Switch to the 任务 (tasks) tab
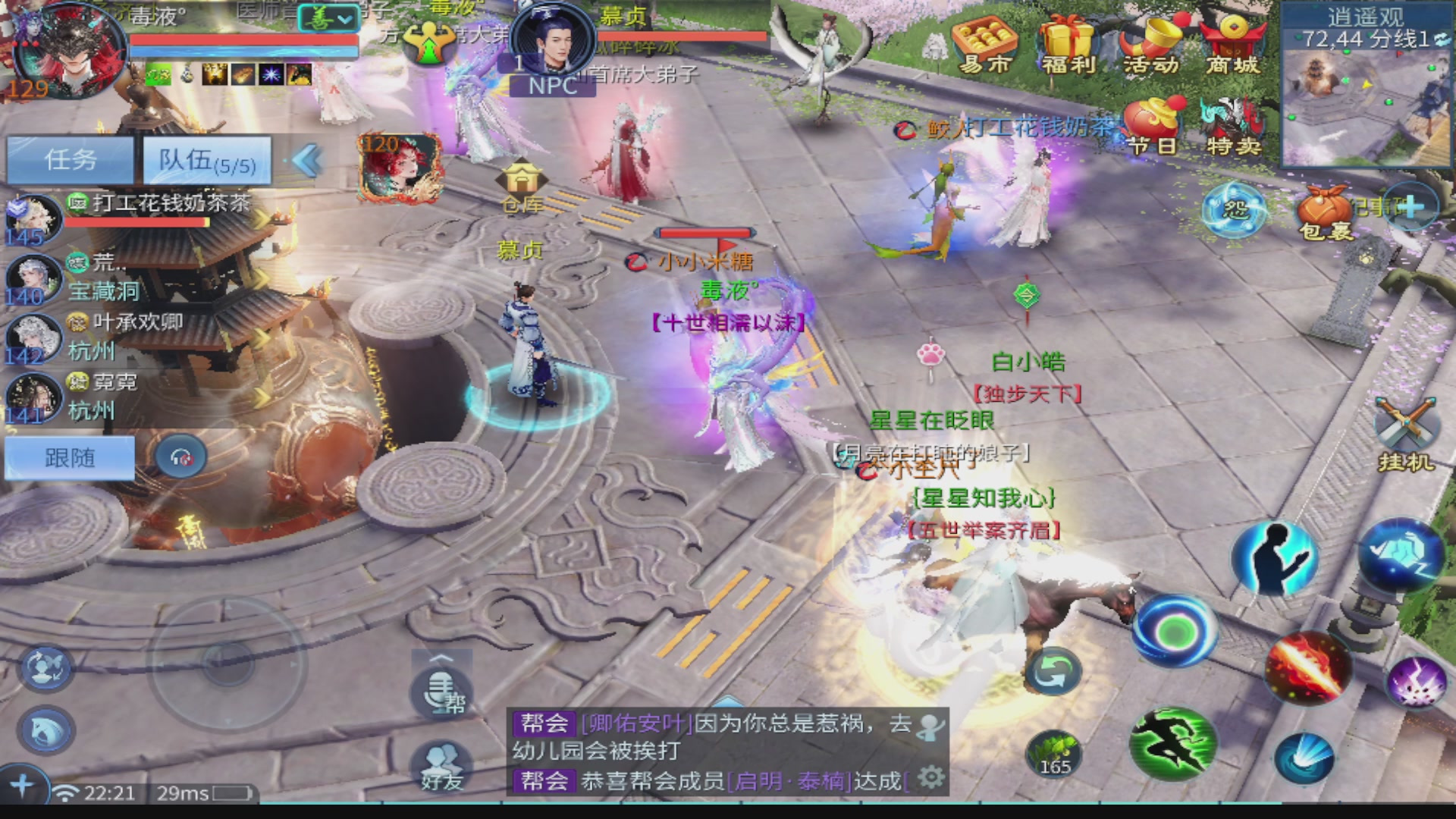The height and width of the screenshot is (819, 1456). tap(70, 160)
